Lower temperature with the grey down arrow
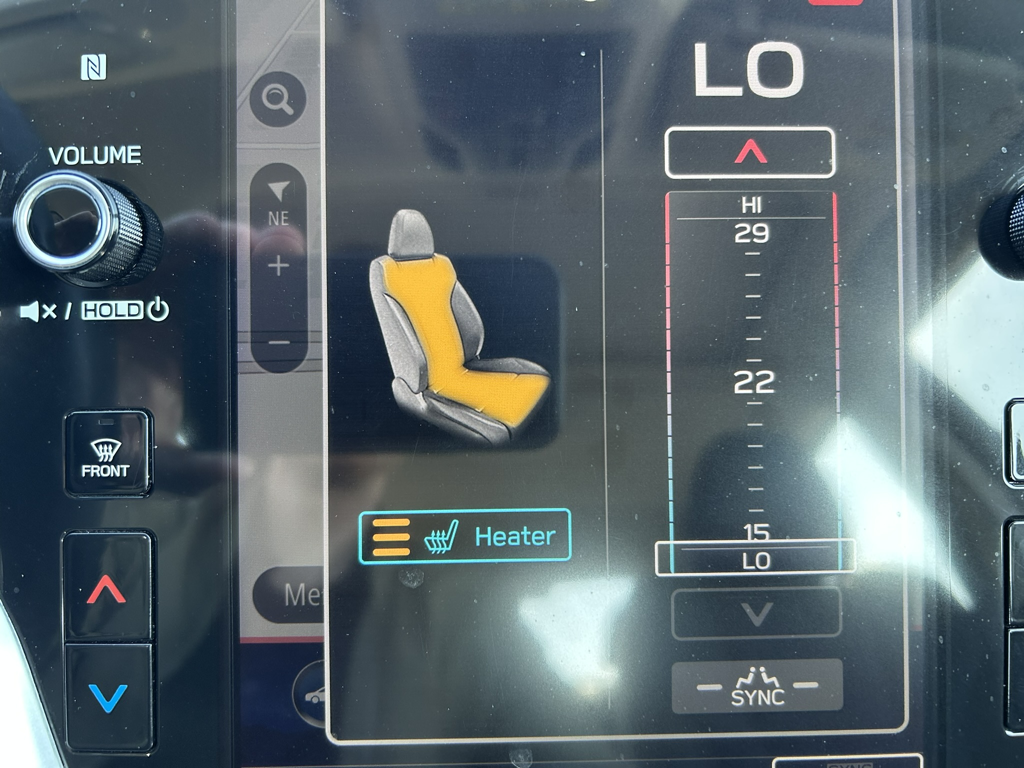Viewport: 1024px width, 768px height. coord(756,613)
